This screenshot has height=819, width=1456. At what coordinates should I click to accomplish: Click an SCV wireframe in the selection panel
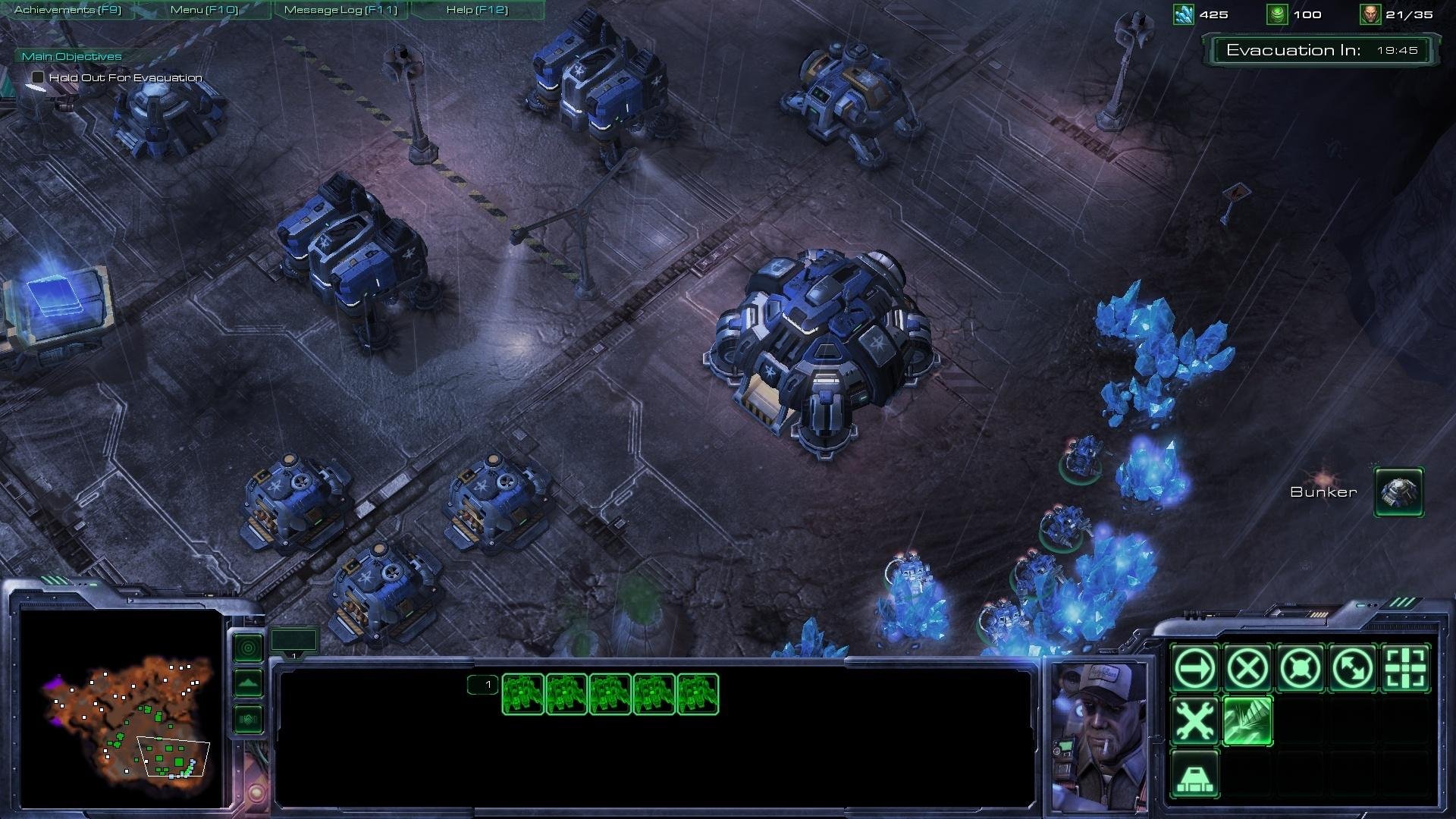point(522,695)
